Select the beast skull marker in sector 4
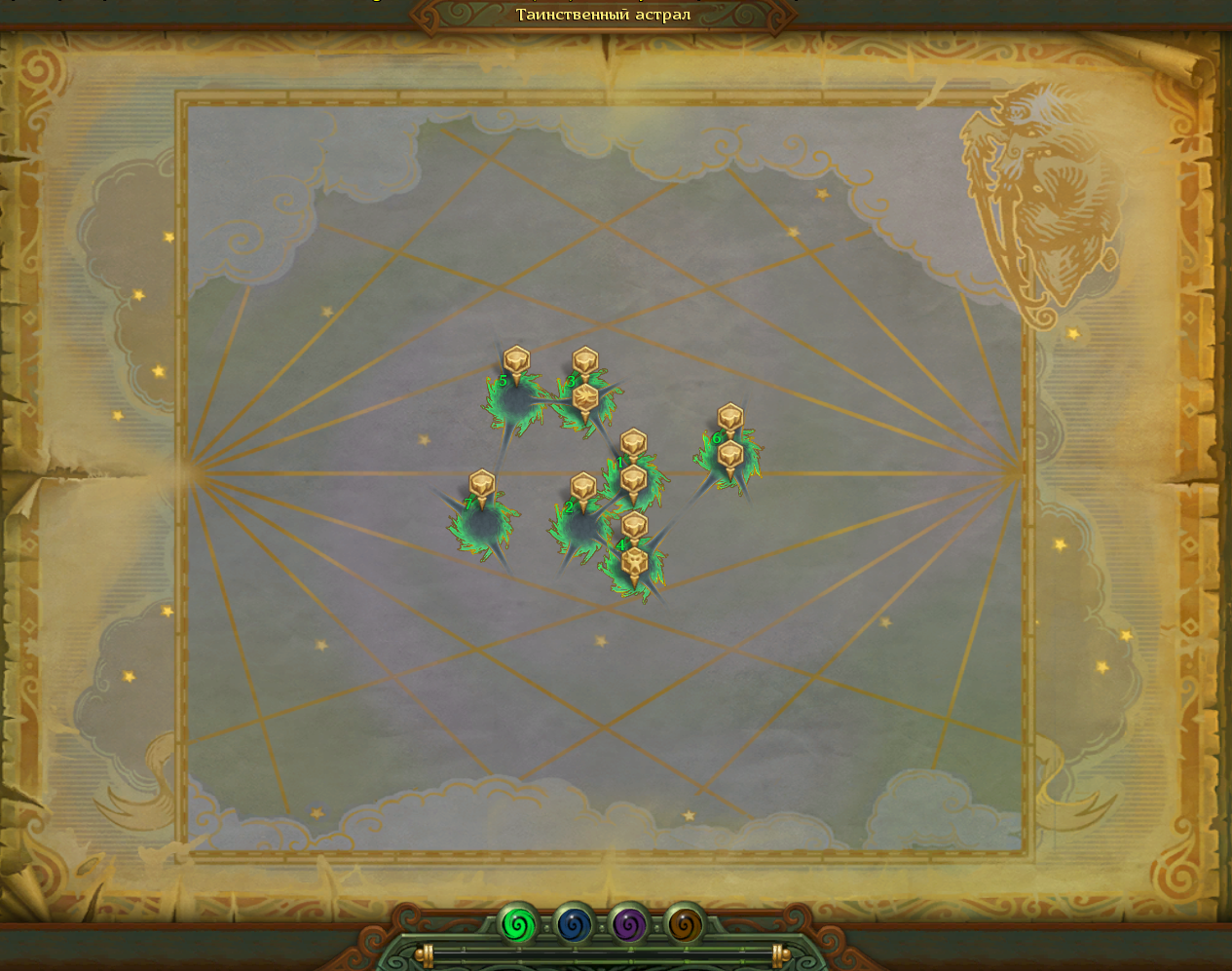 click(x=634, y=562)
